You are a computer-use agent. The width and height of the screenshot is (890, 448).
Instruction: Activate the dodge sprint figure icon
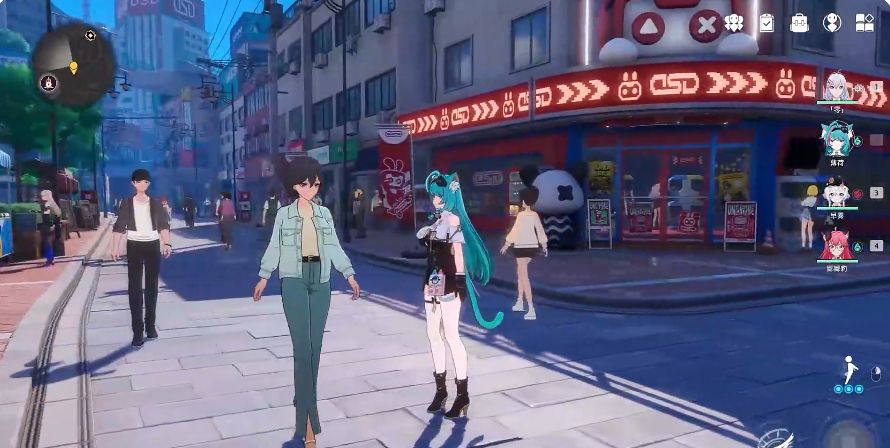click(849, 372)
